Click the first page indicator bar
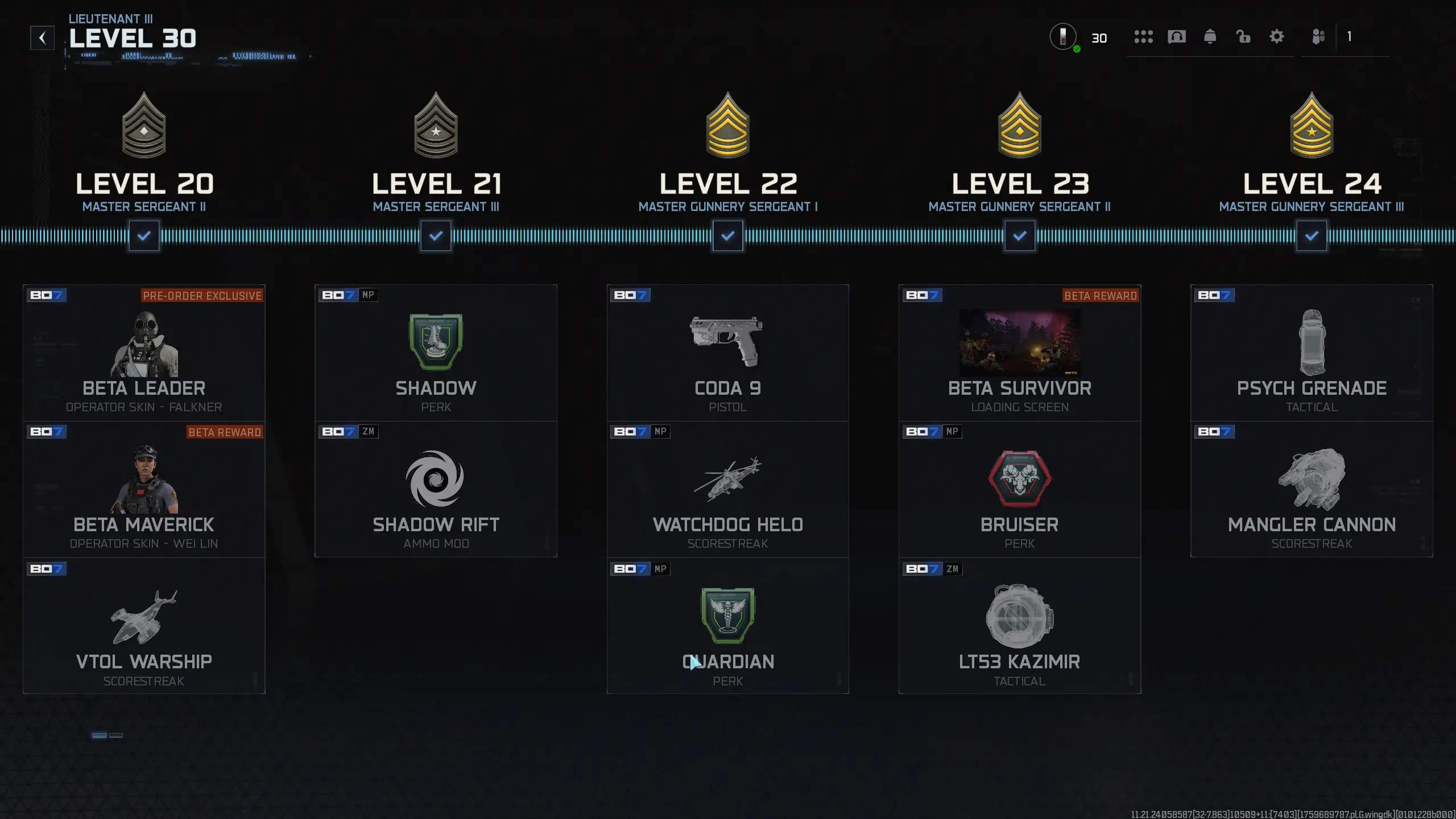Screen dimensions: 1456x819 pyautogui.click(x=98, y=735)
